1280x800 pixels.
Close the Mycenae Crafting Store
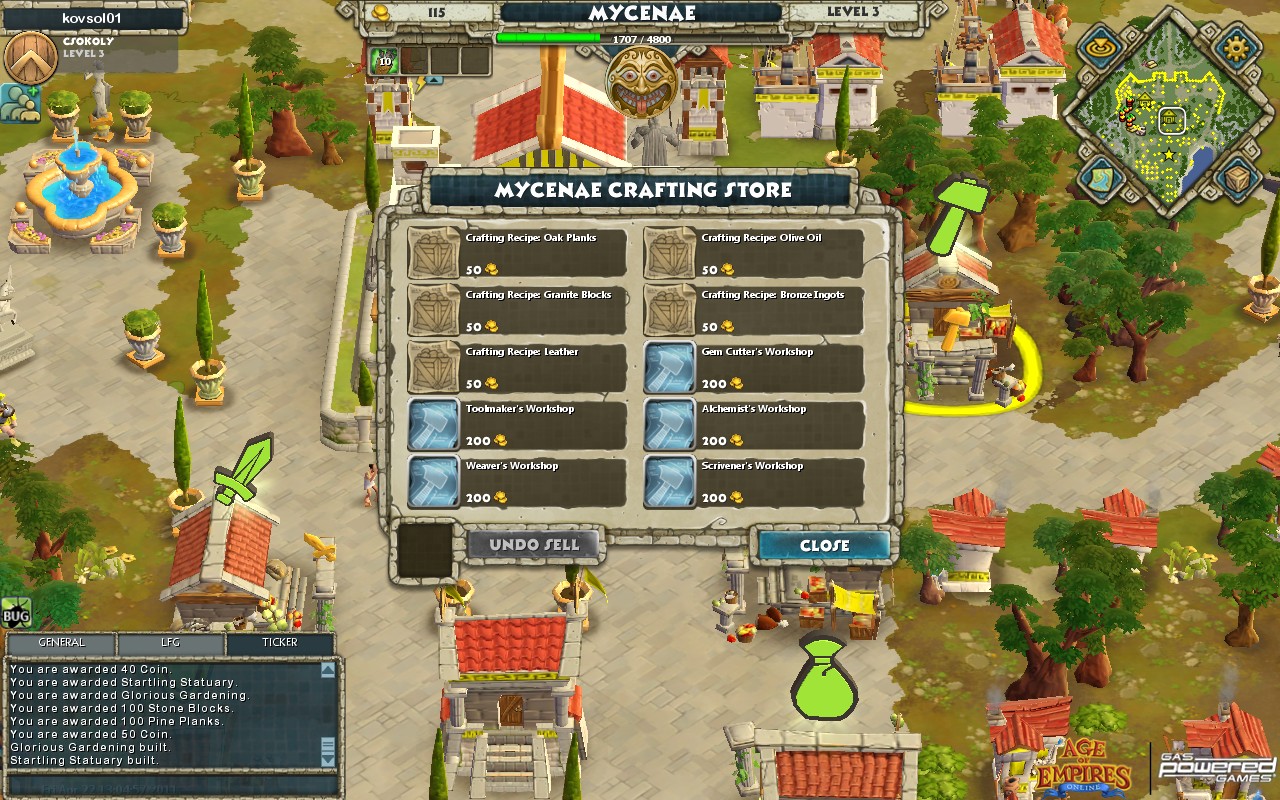[x=824, y=545]
